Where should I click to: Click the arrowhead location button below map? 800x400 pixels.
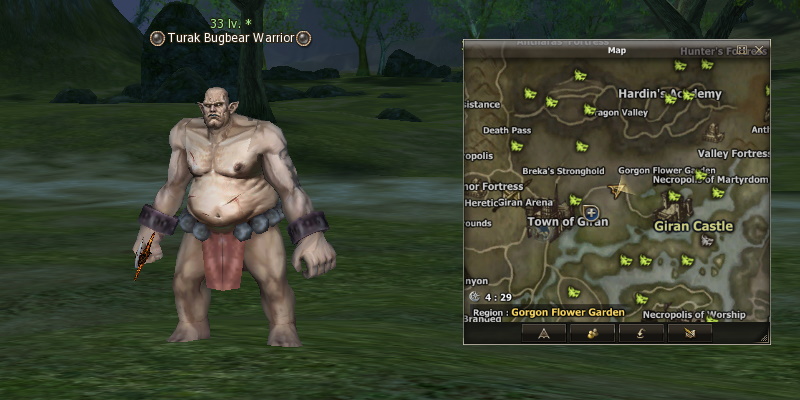coord(544,333)
